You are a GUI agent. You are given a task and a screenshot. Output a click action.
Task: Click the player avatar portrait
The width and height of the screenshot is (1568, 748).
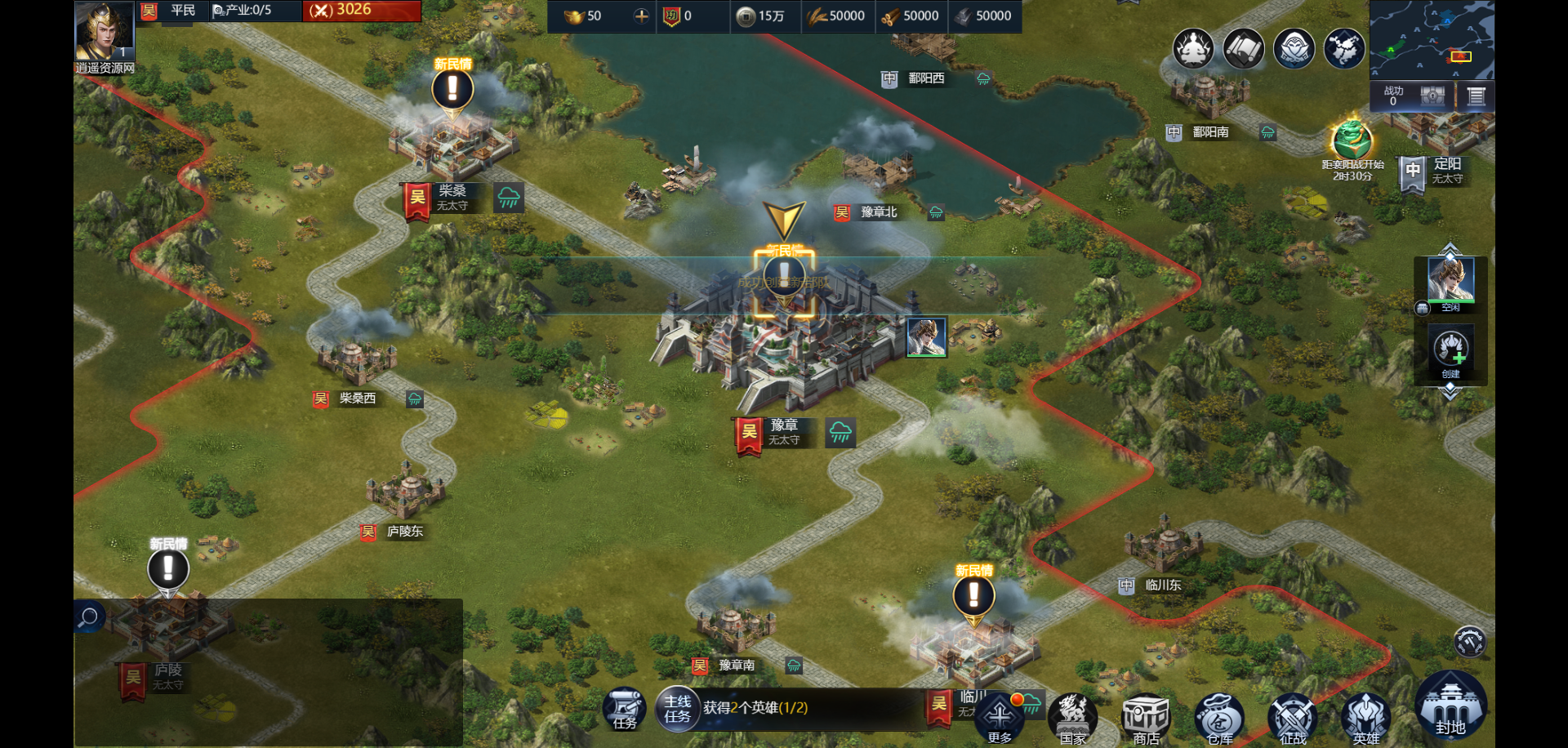(104, 31)
